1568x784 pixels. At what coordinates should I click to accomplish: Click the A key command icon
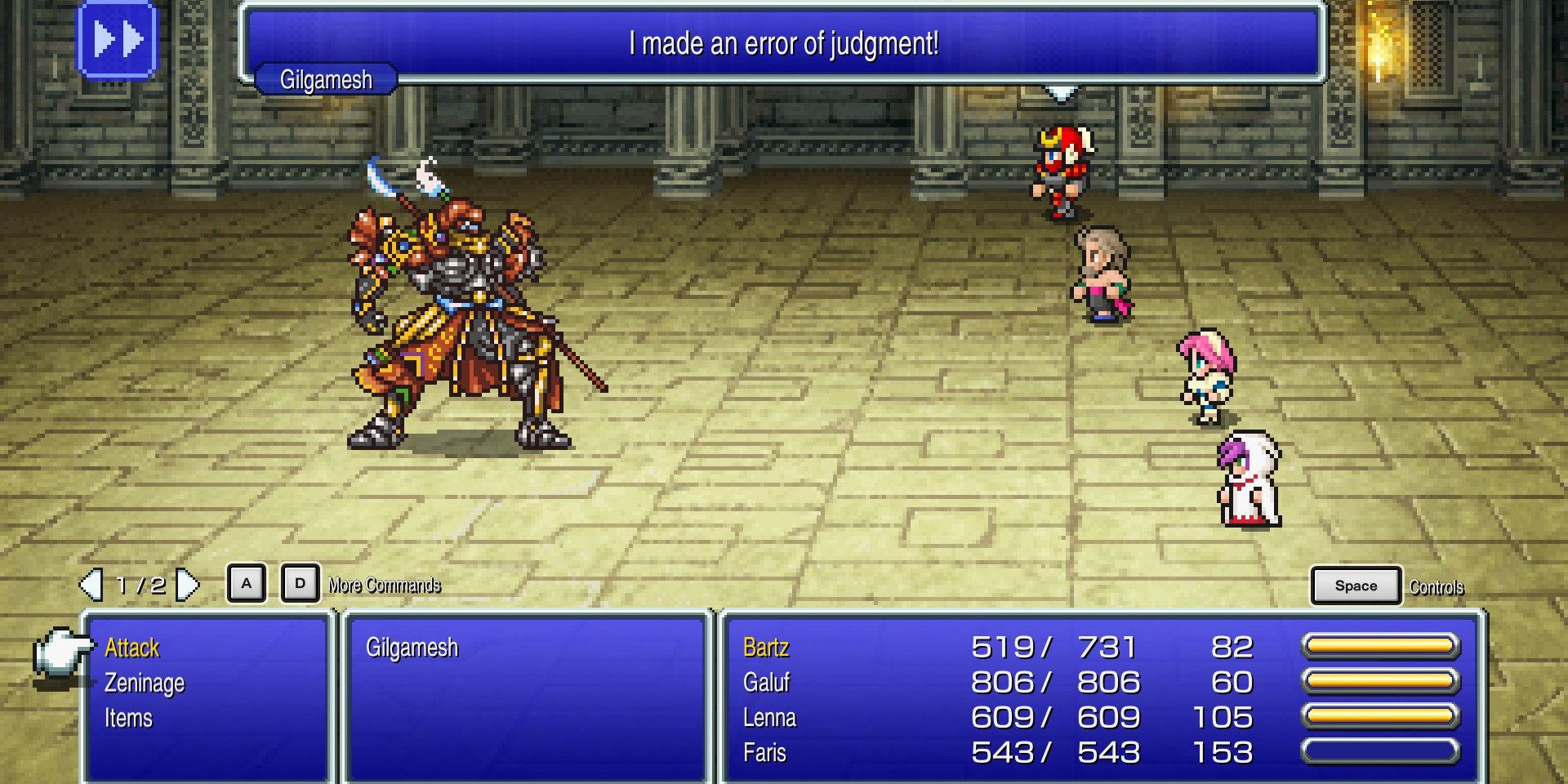(246, 583)
